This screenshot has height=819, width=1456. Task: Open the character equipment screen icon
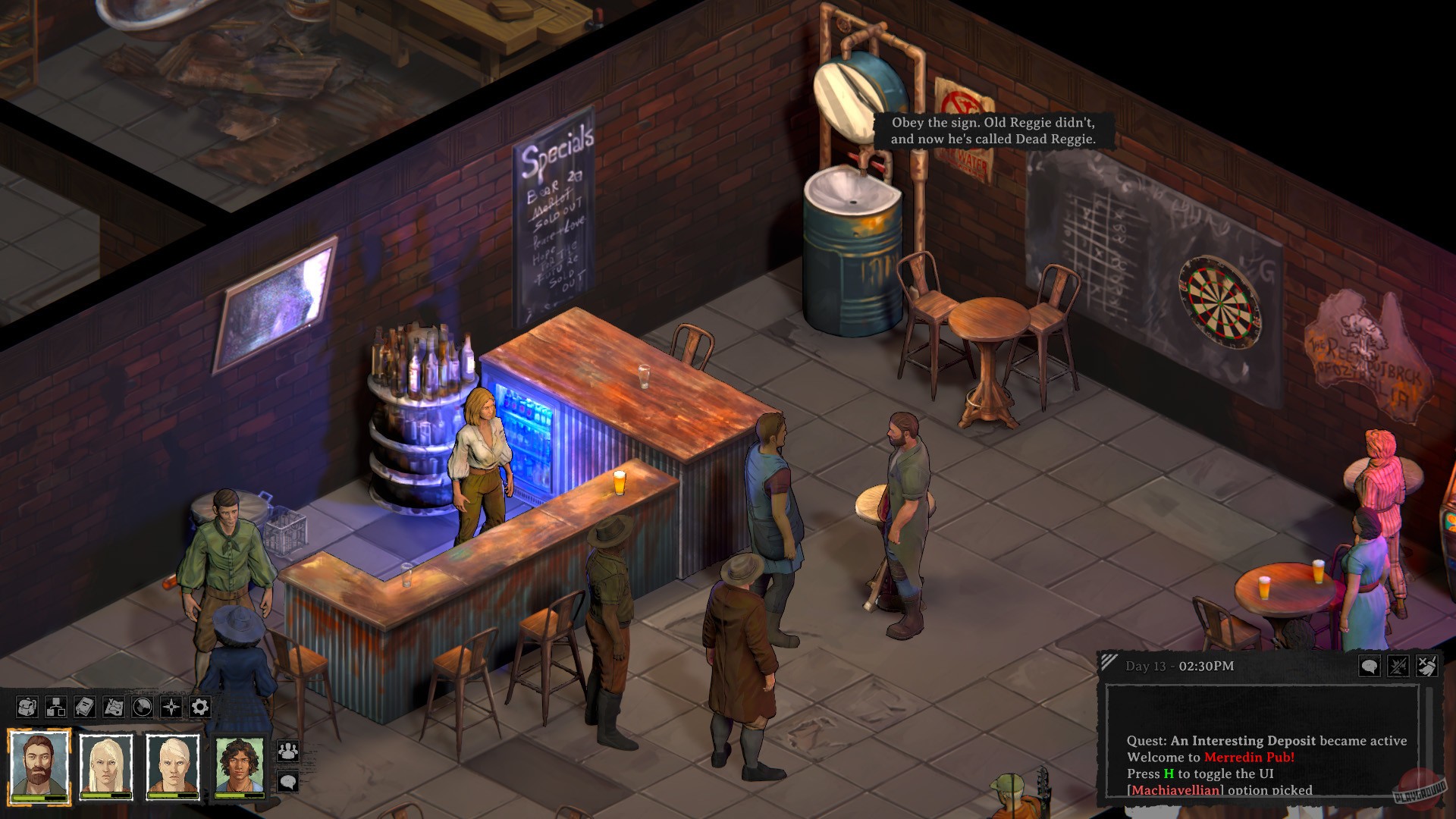pos(55,707)
